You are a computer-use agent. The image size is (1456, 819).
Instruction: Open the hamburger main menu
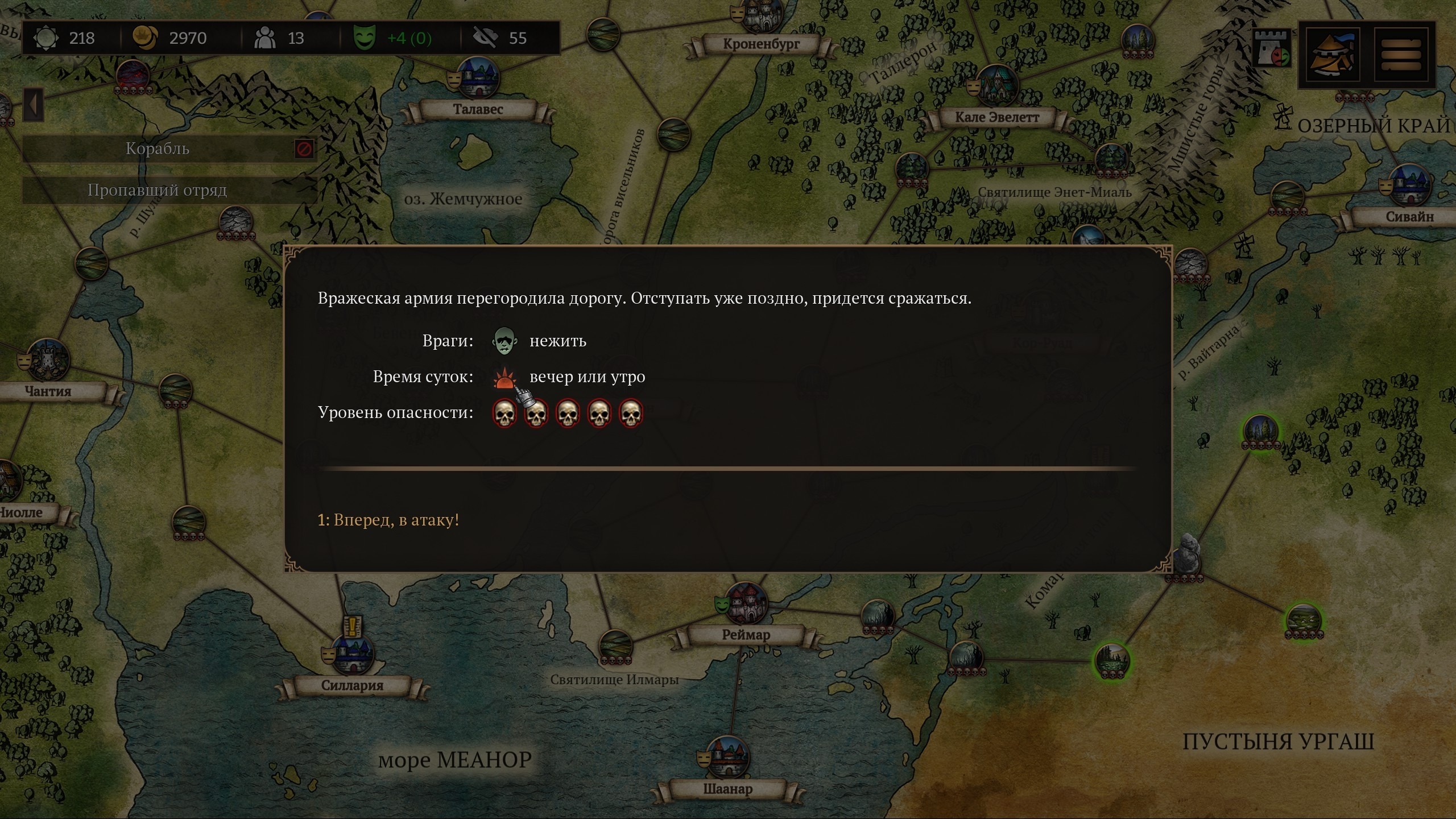(x=1401, y=55)
